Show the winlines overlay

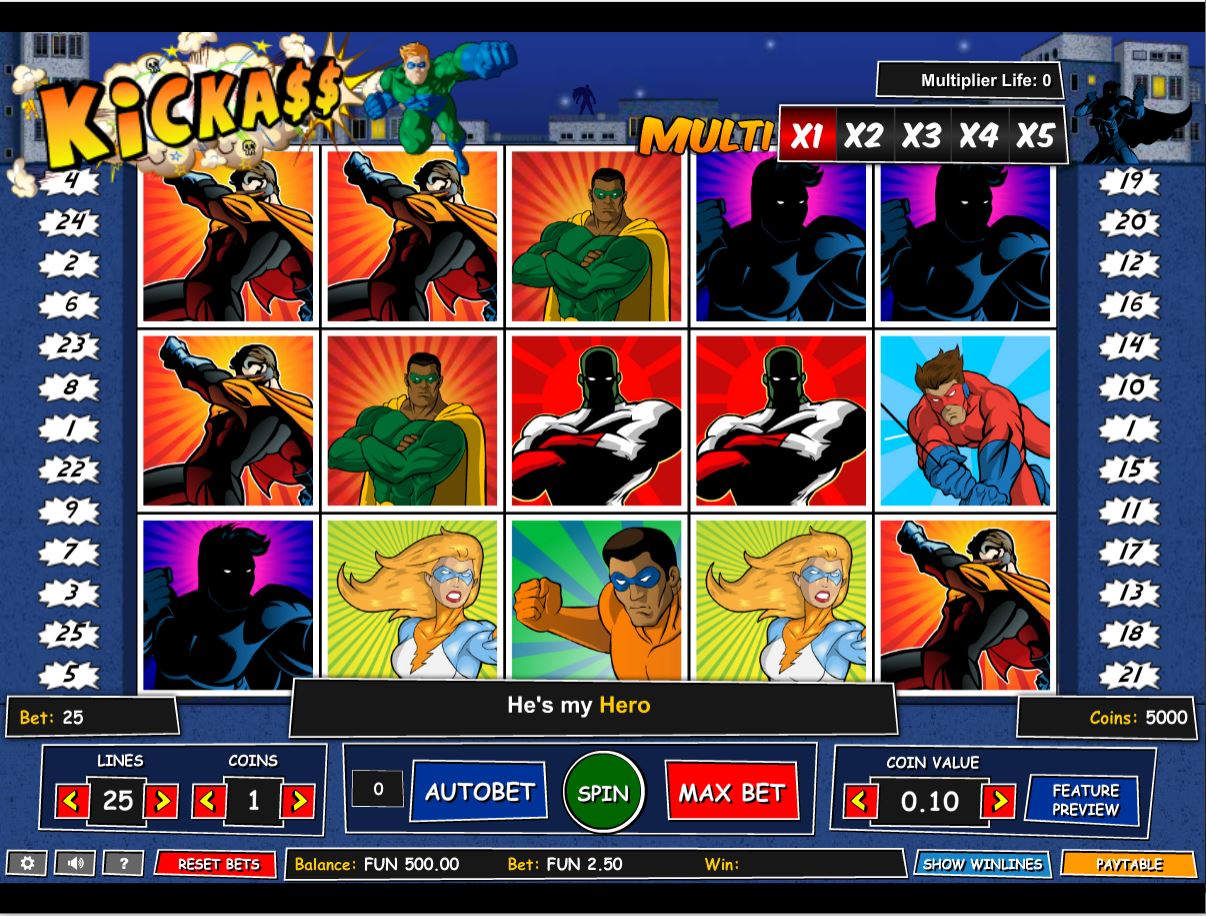coord(982,864)
